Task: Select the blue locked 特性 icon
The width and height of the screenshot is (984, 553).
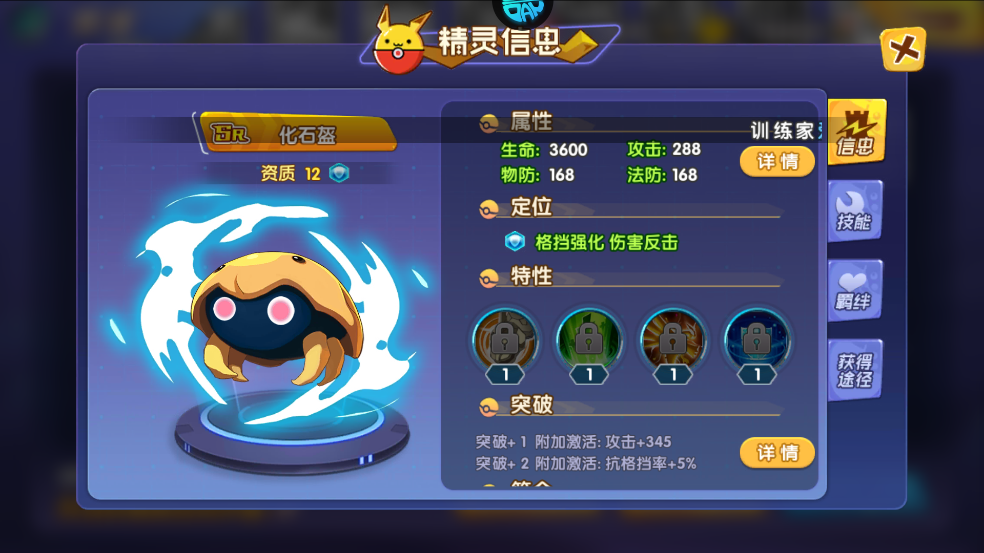Action: click(x=757, y=340)
